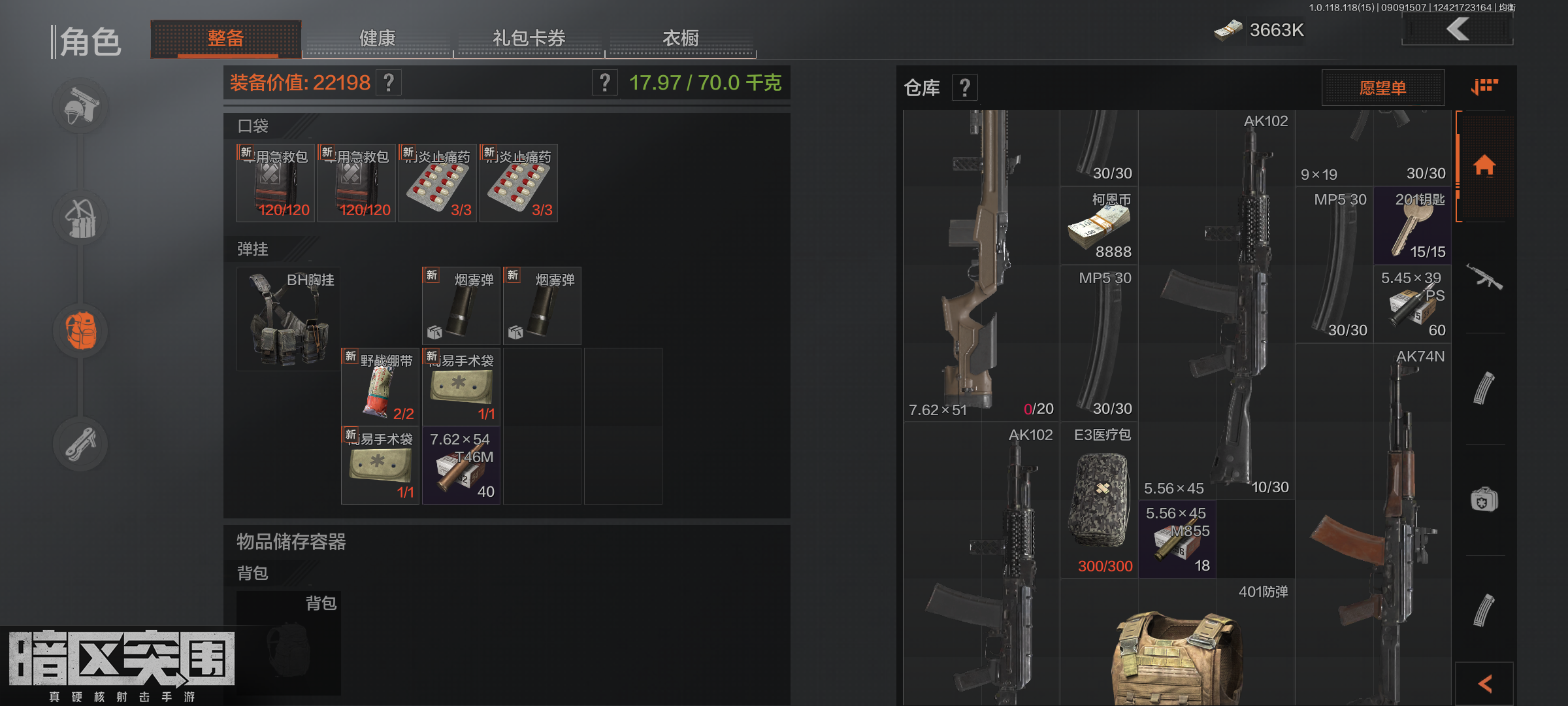This screenshot has height=706, width=1568.
Task: Switch to the 衣橱 tab
Action: pos(680,39)
